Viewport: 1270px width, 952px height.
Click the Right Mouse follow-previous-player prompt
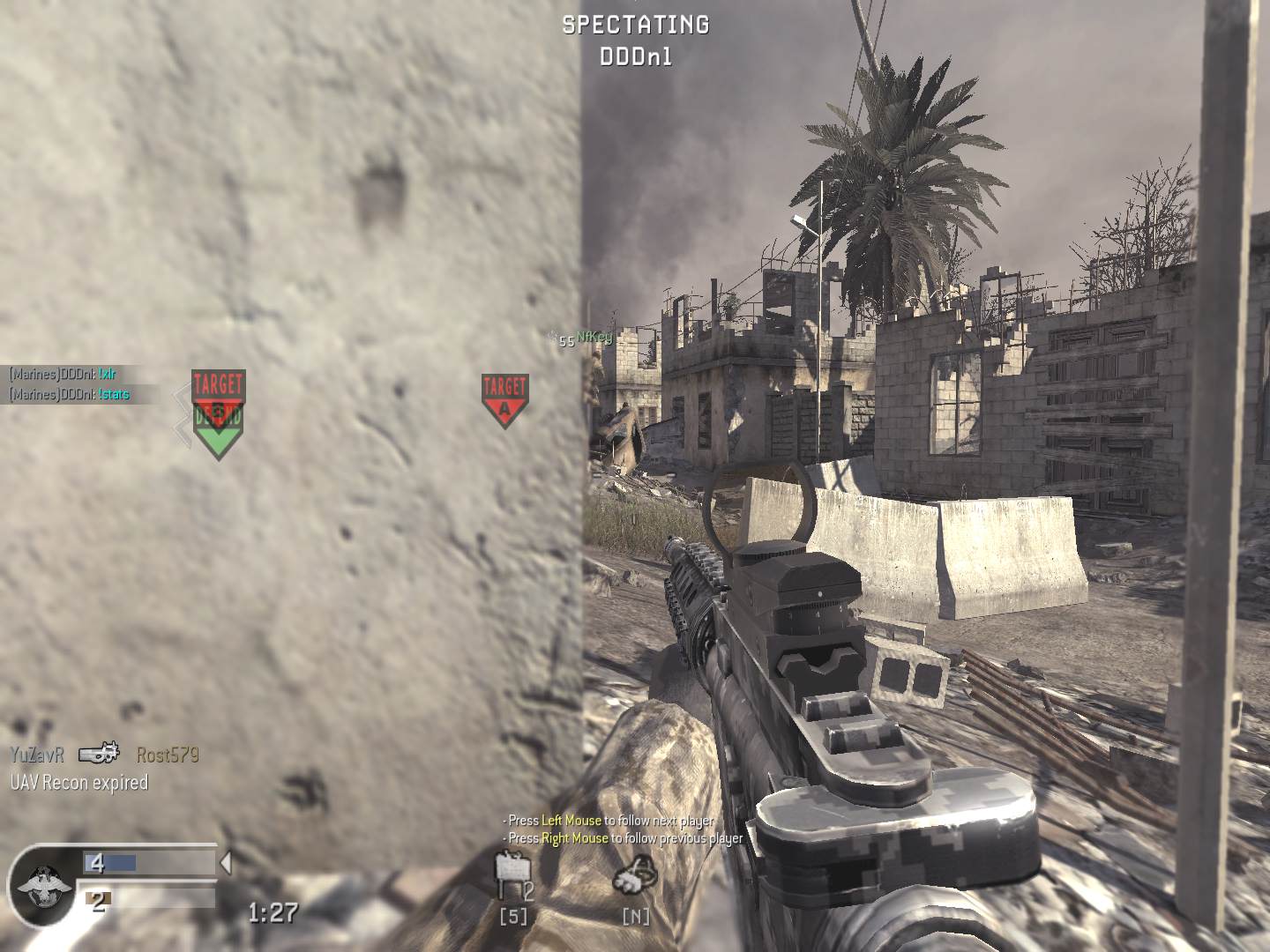pyautogui.click(x=621, y=838)
